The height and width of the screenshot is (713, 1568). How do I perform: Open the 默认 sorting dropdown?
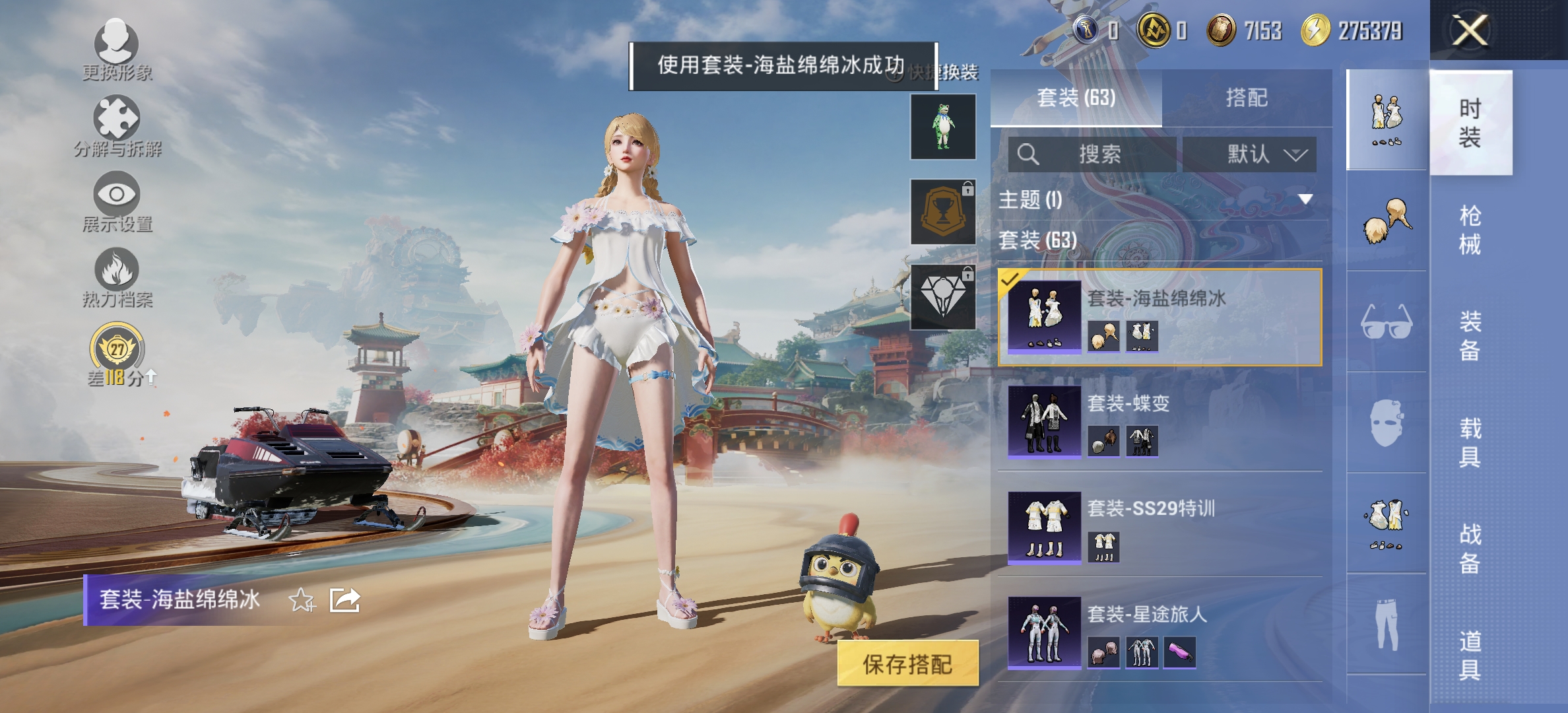1247,153
